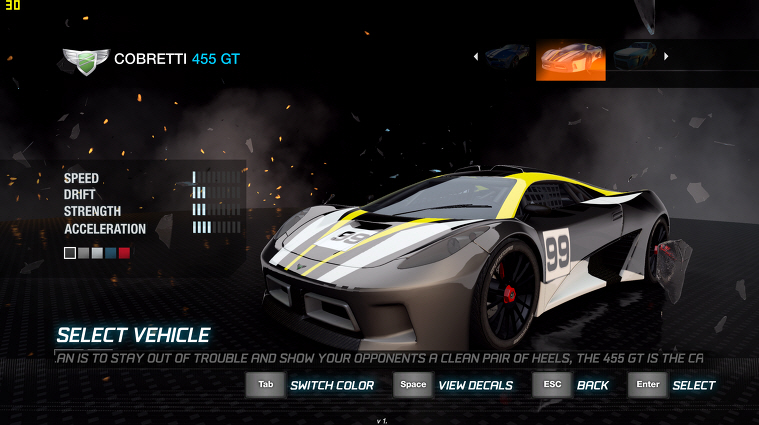Click the right arrow in car carousel

666,57
